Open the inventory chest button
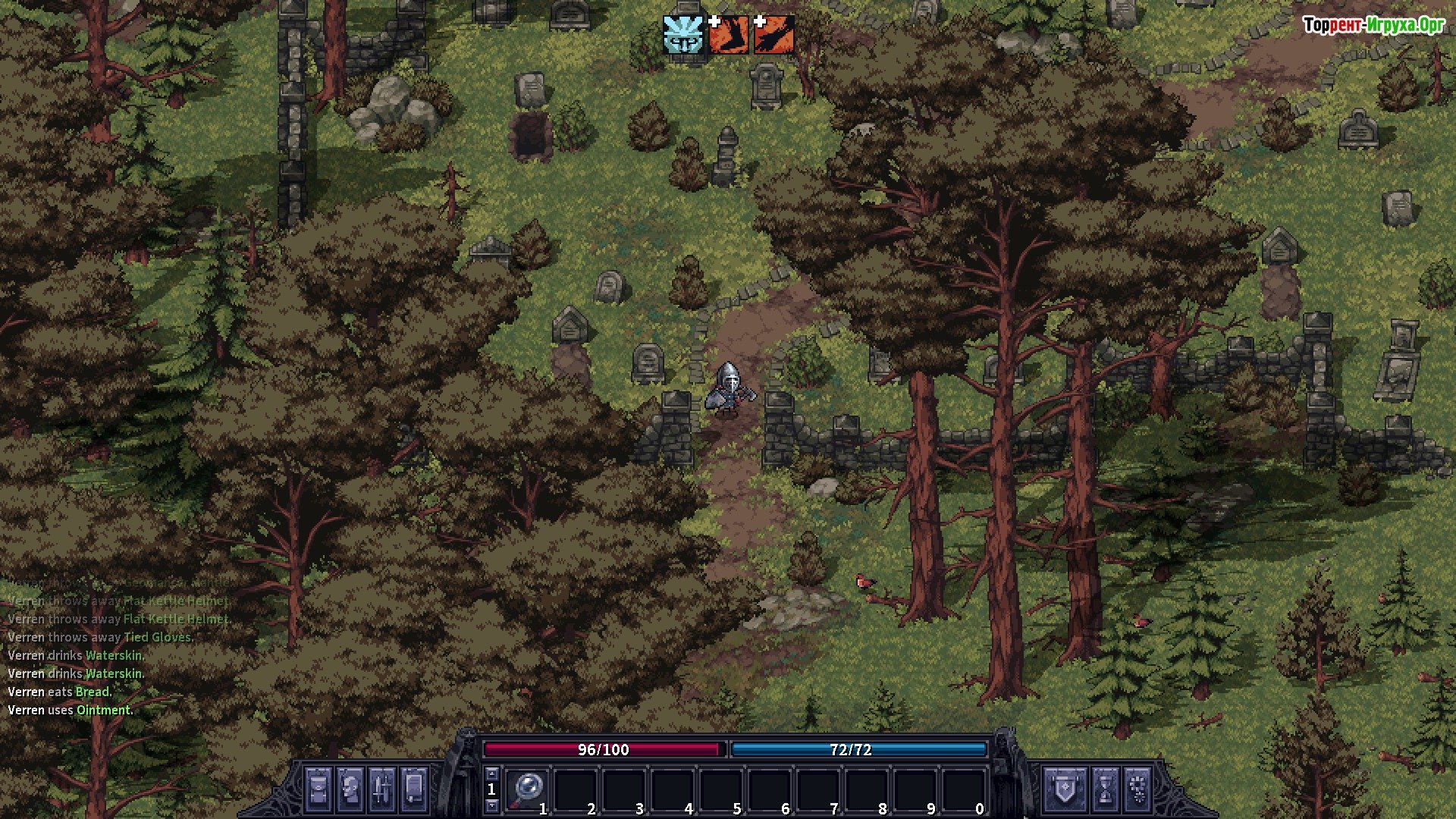Viewport: 1456px width, 819px height. 318,789
